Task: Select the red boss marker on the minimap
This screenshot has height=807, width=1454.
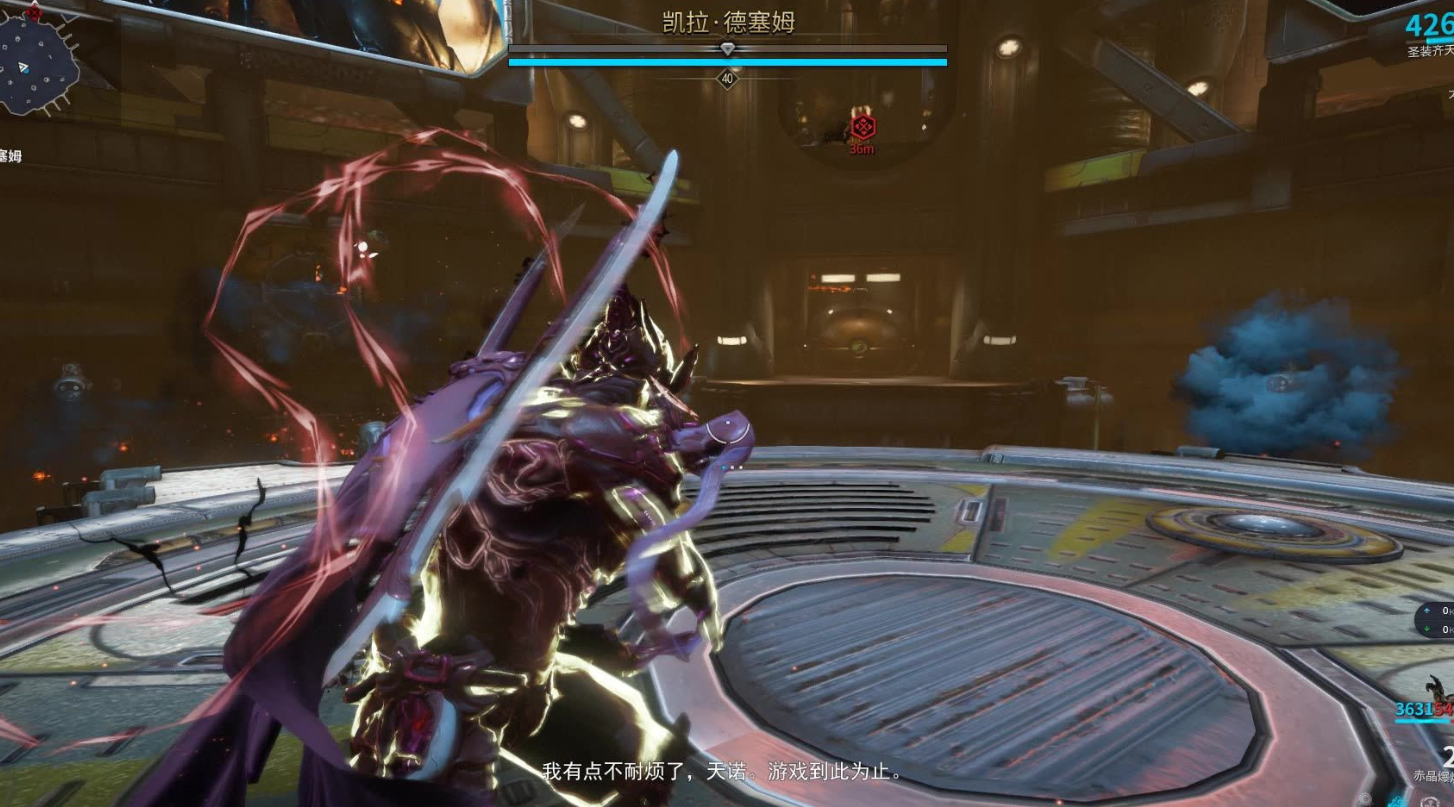Action: (x=34, y=11)
